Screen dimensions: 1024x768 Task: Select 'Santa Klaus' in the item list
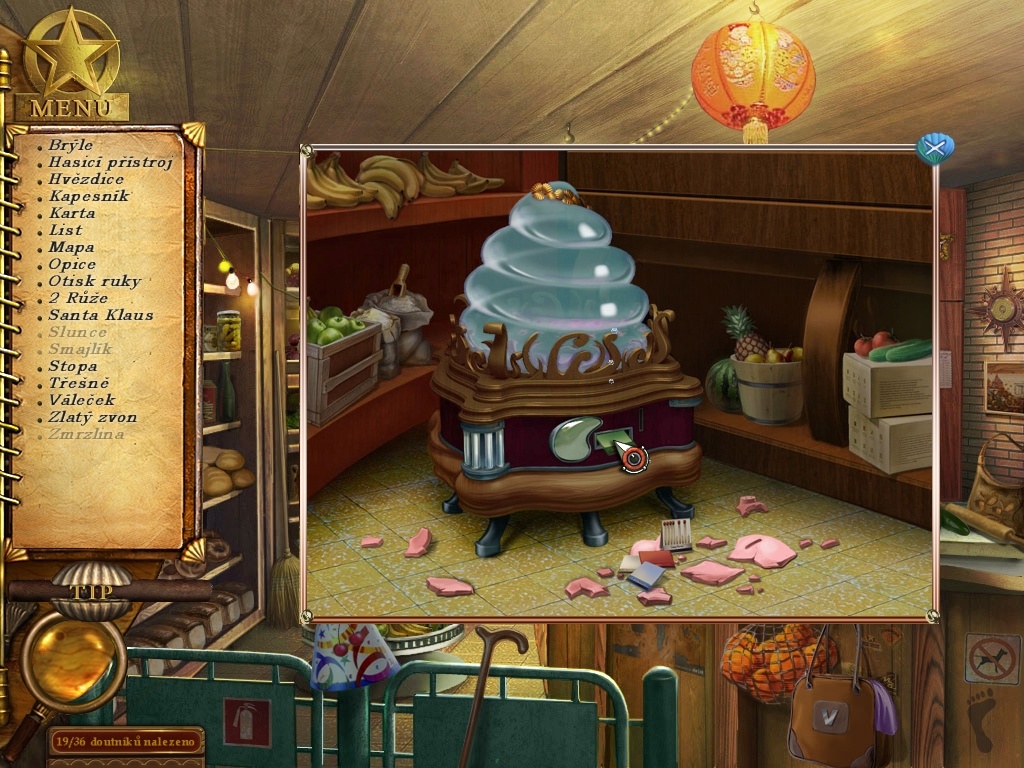click(x=101, y=315)
